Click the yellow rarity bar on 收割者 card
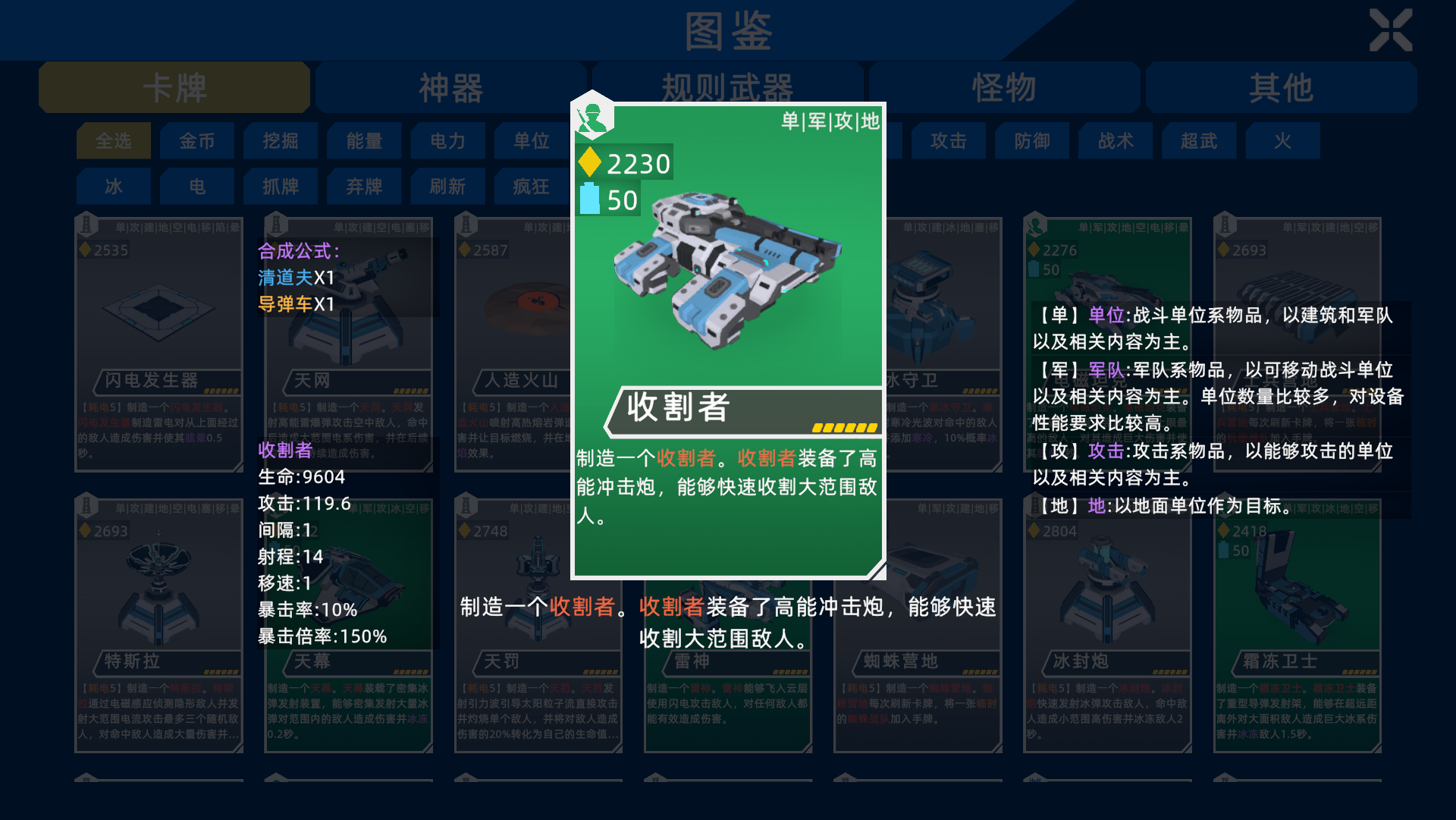Screen dimensions: 1456x820 coord(844,426)
